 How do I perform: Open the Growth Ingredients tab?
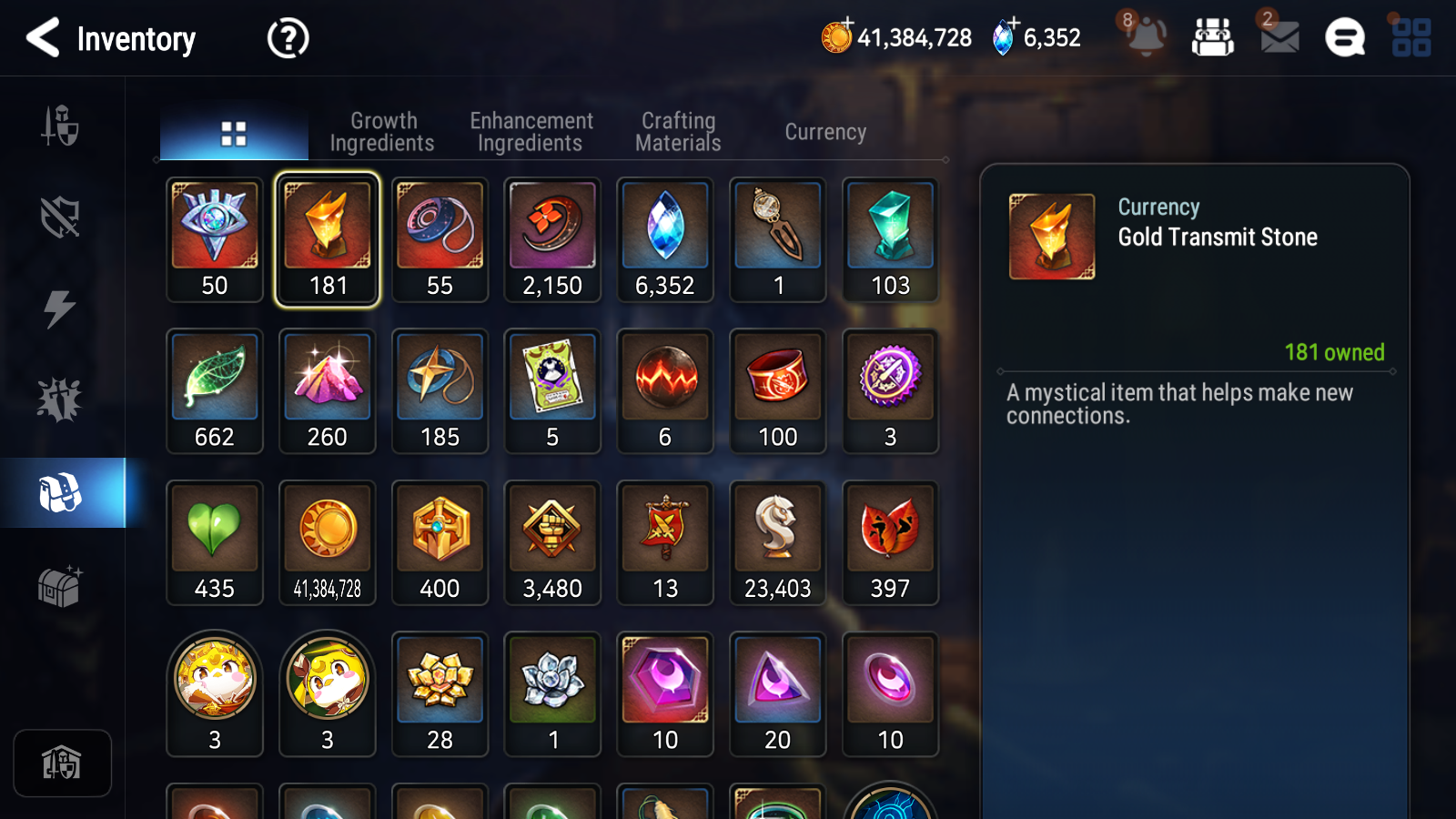[383, 131]
